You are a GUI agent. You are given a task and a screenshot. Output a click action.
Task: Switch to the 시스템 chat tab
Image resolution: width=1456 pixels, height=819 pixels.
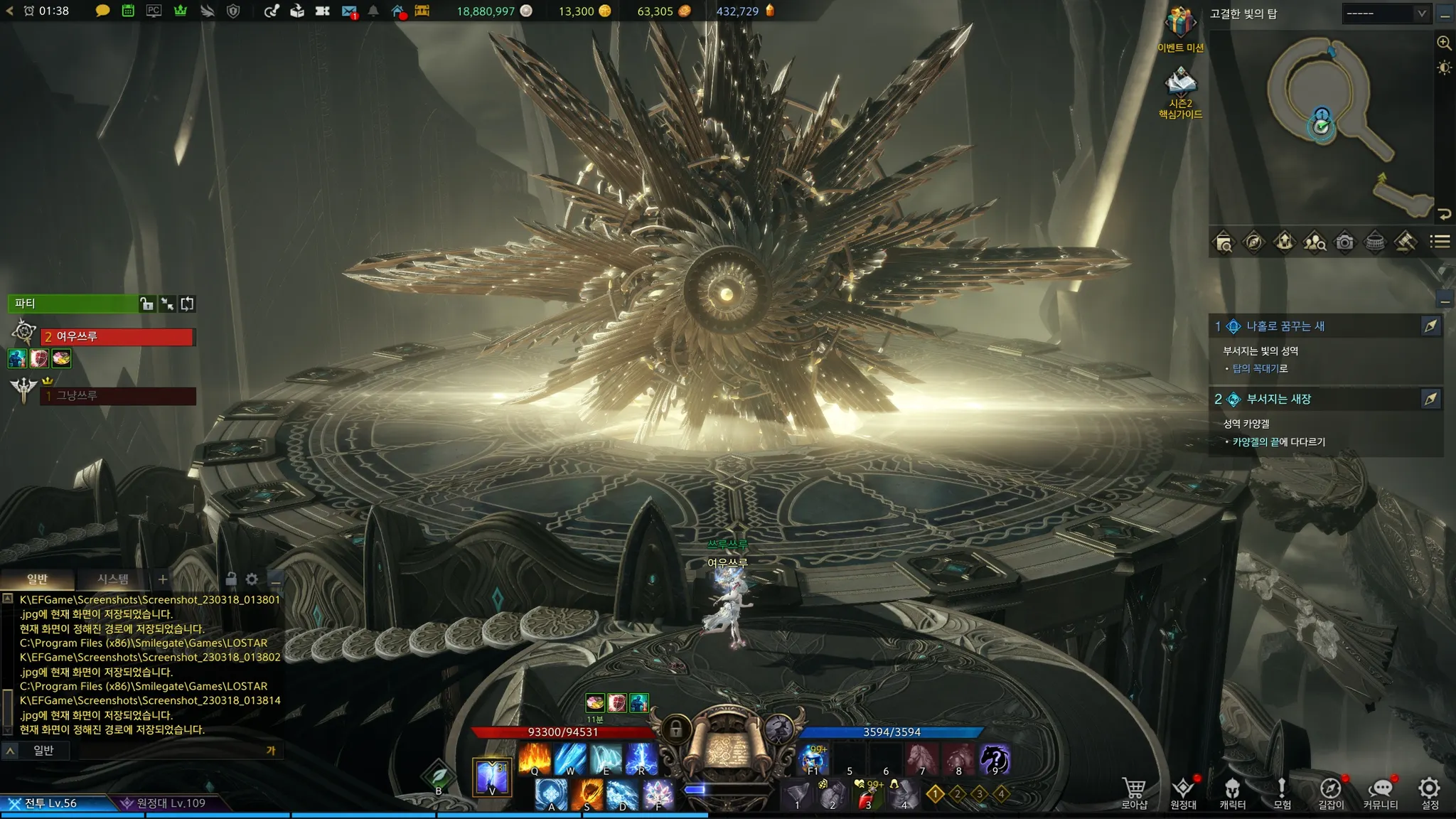click(x=113, y=579)
